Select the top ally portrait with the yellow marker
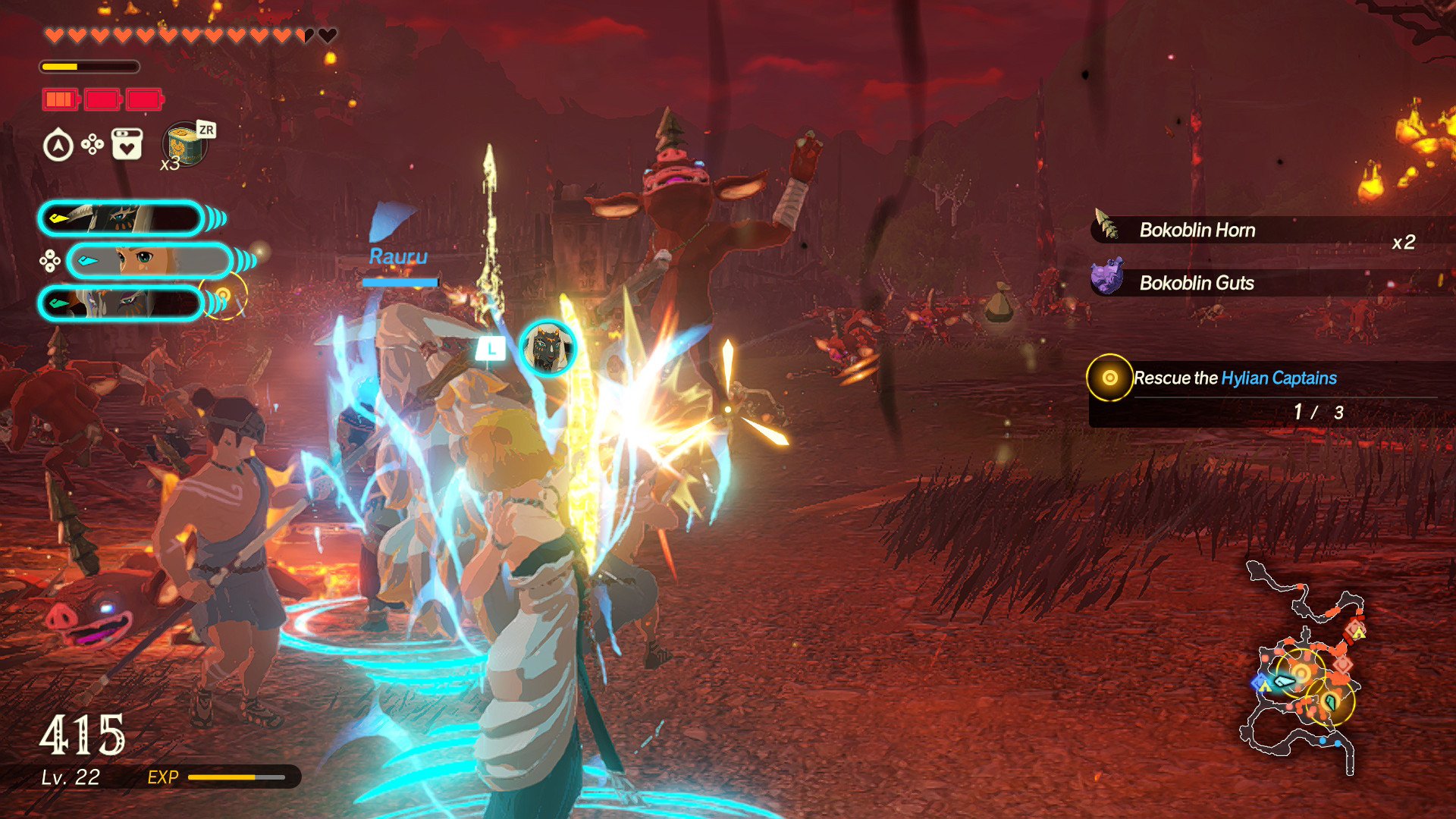 click(121, 219)
